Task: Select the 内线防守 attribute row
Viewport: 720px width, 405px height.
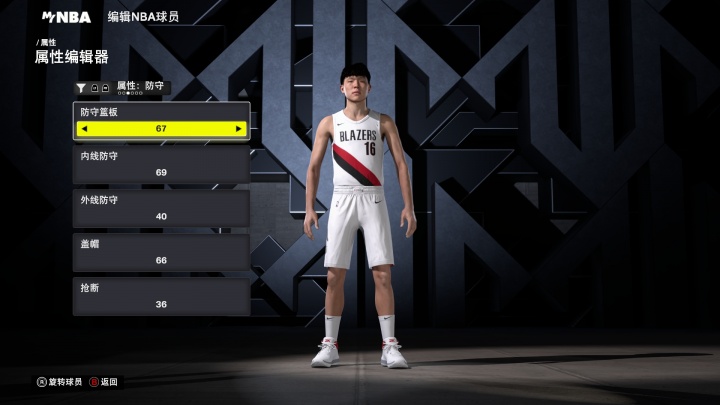Action: 161,164
